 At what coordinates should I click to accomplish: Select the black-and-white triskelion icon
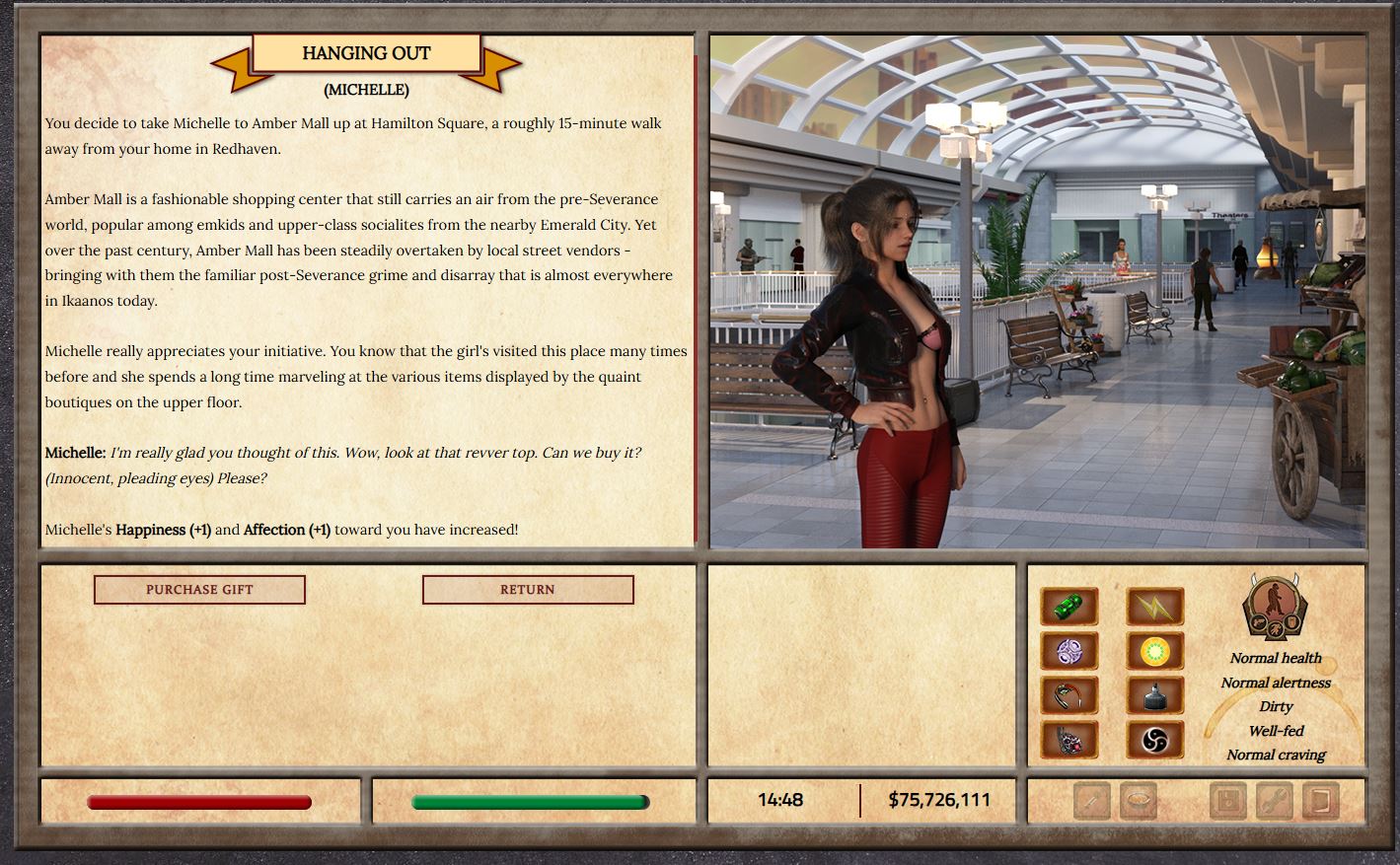(1155, 740)
